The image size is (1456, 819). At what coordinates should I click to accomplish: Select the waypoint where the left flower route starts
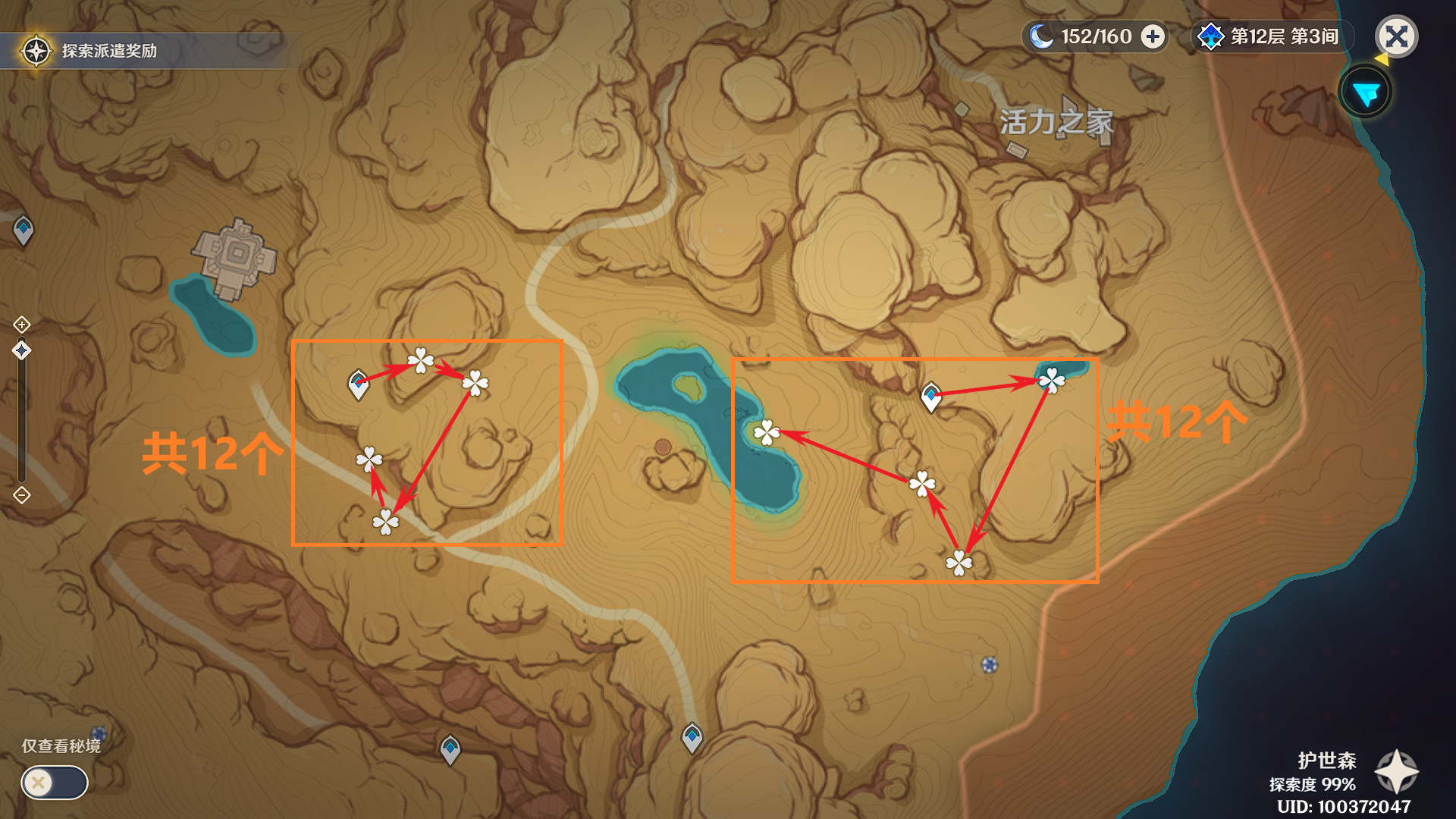358,384
